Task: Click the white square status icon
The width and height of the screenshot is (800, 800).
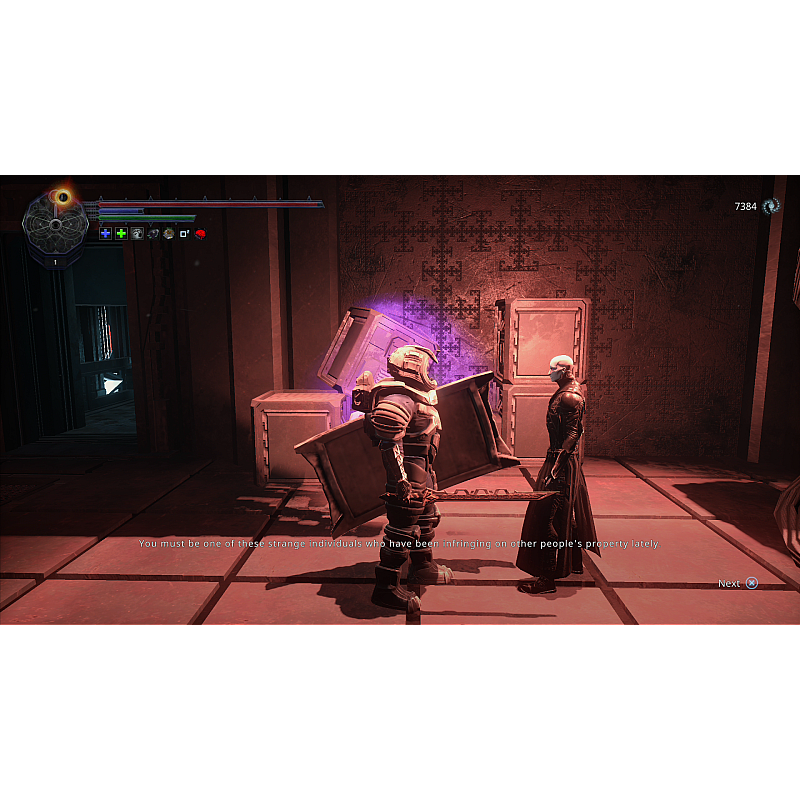Action: [184, 233]
